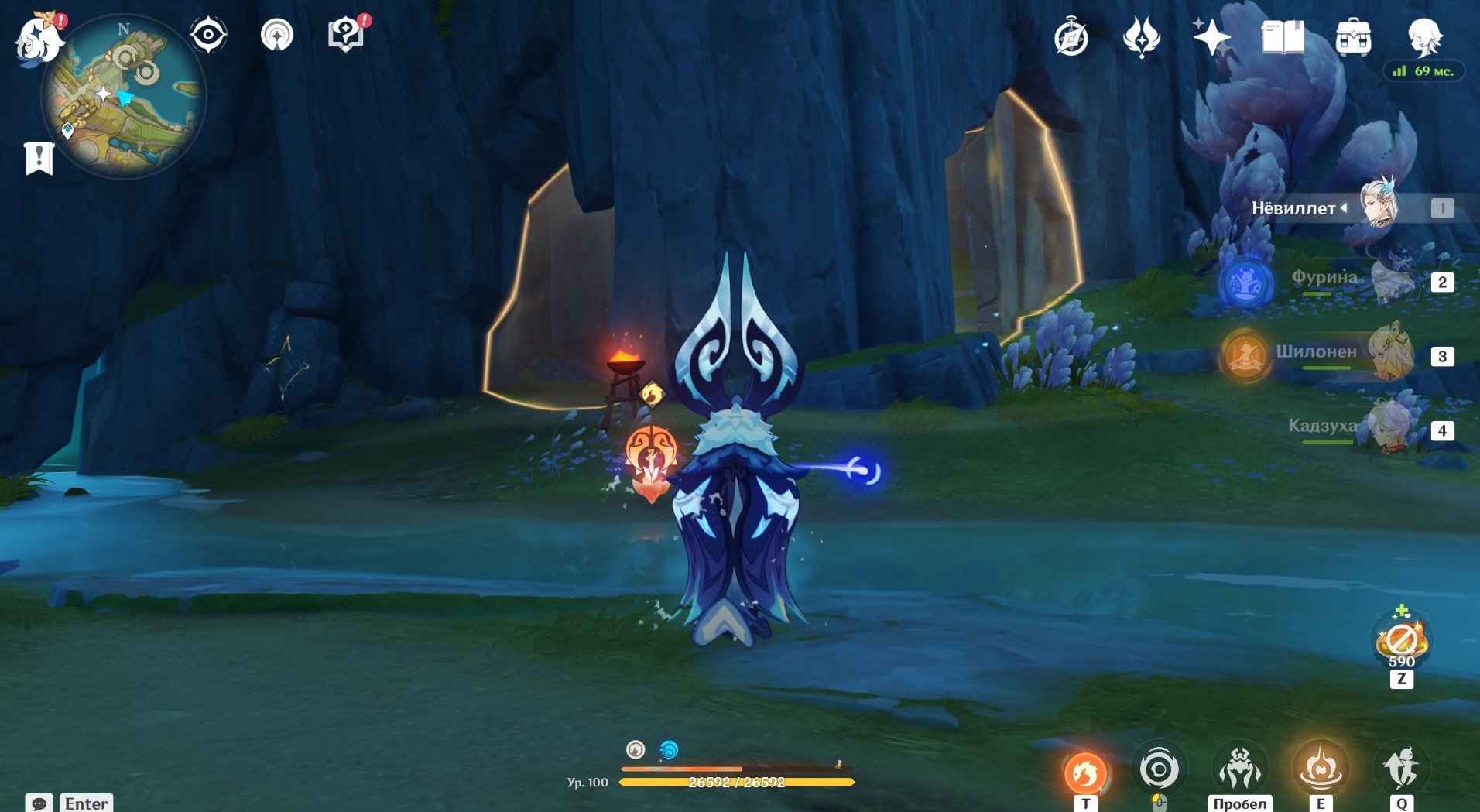Screen dimensions: 1480x812
Task: Activate the orange elemental skill icon
Action: click(x=1321, y=769)
